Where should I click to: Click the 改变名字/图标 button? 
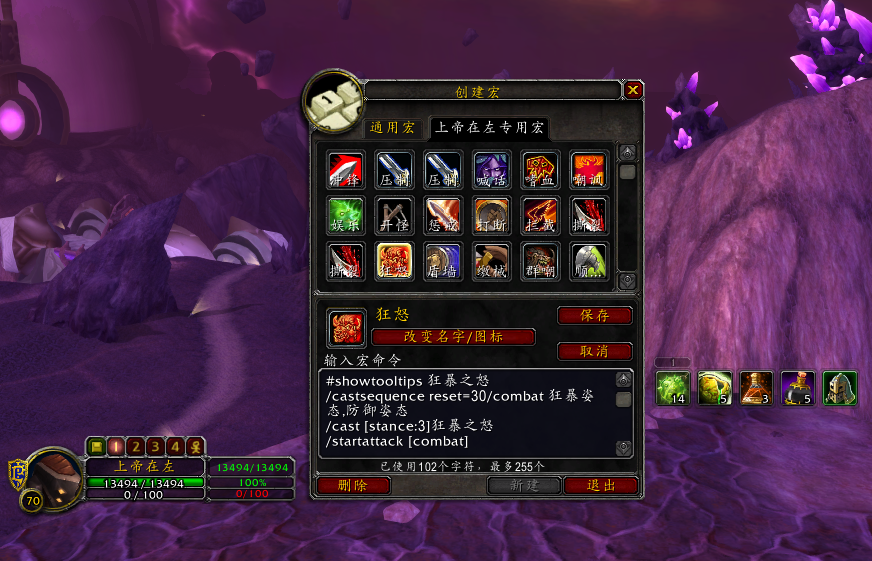(x=453, y=337)
